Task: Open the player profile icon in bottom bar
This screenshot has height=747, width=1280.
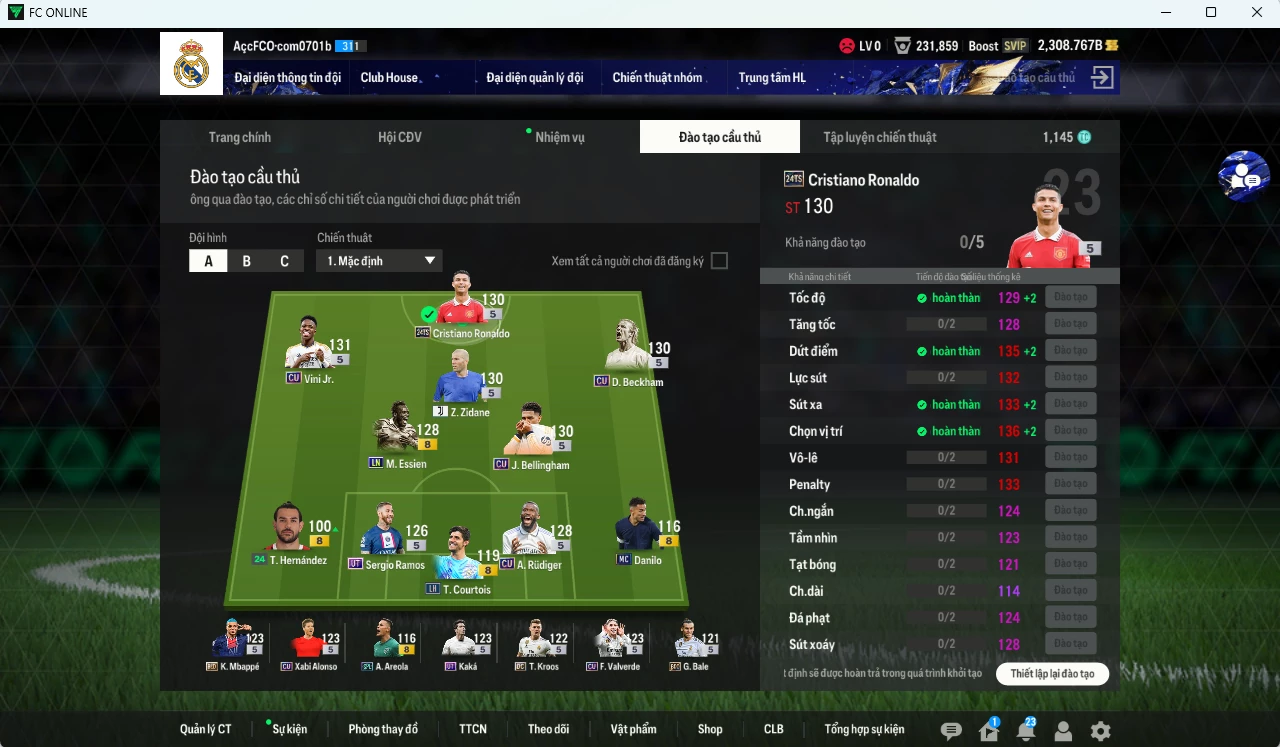Action: (1062, 729)
